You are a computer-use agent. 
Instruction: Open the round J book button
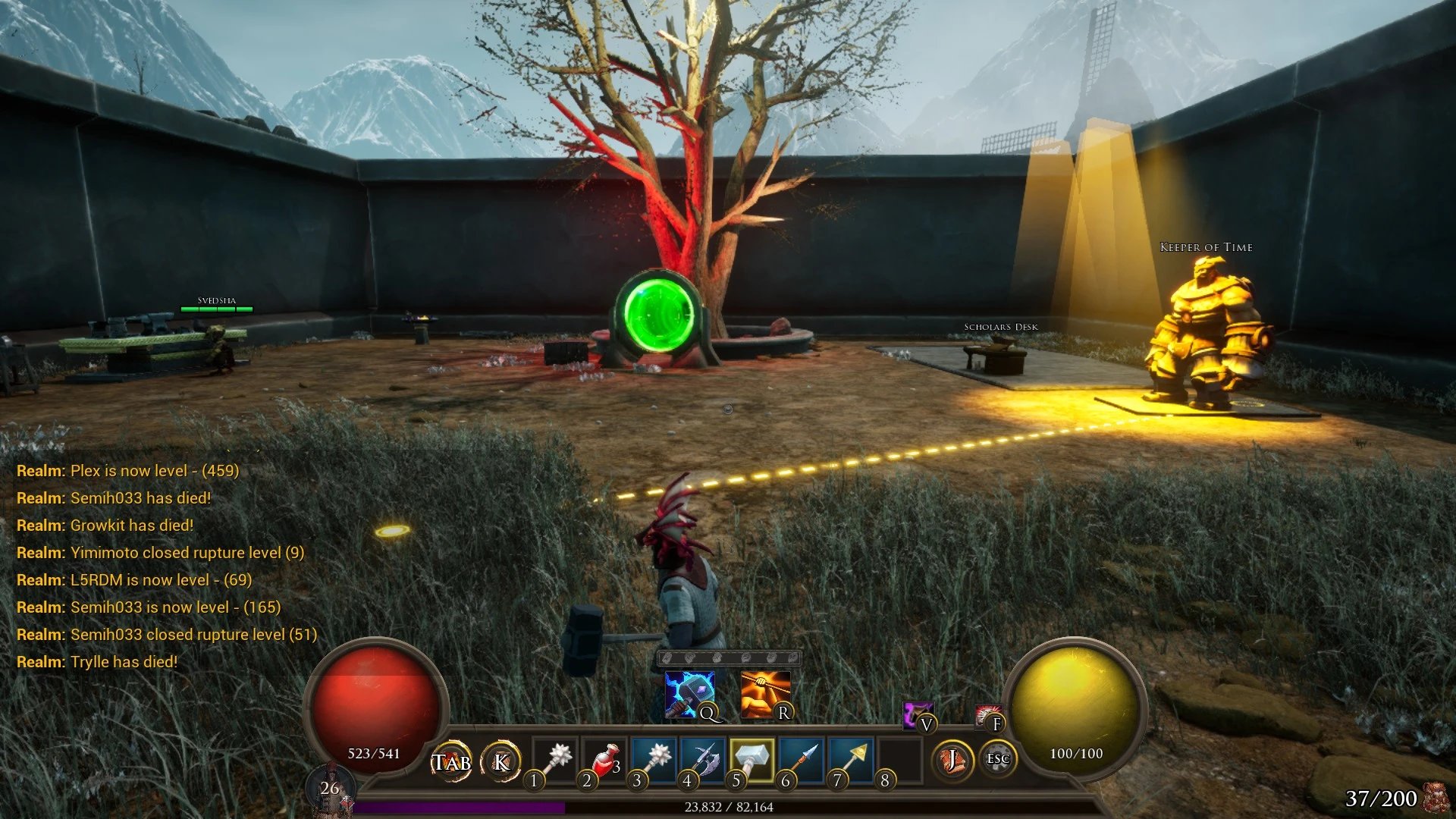click(x=951, y=760)
